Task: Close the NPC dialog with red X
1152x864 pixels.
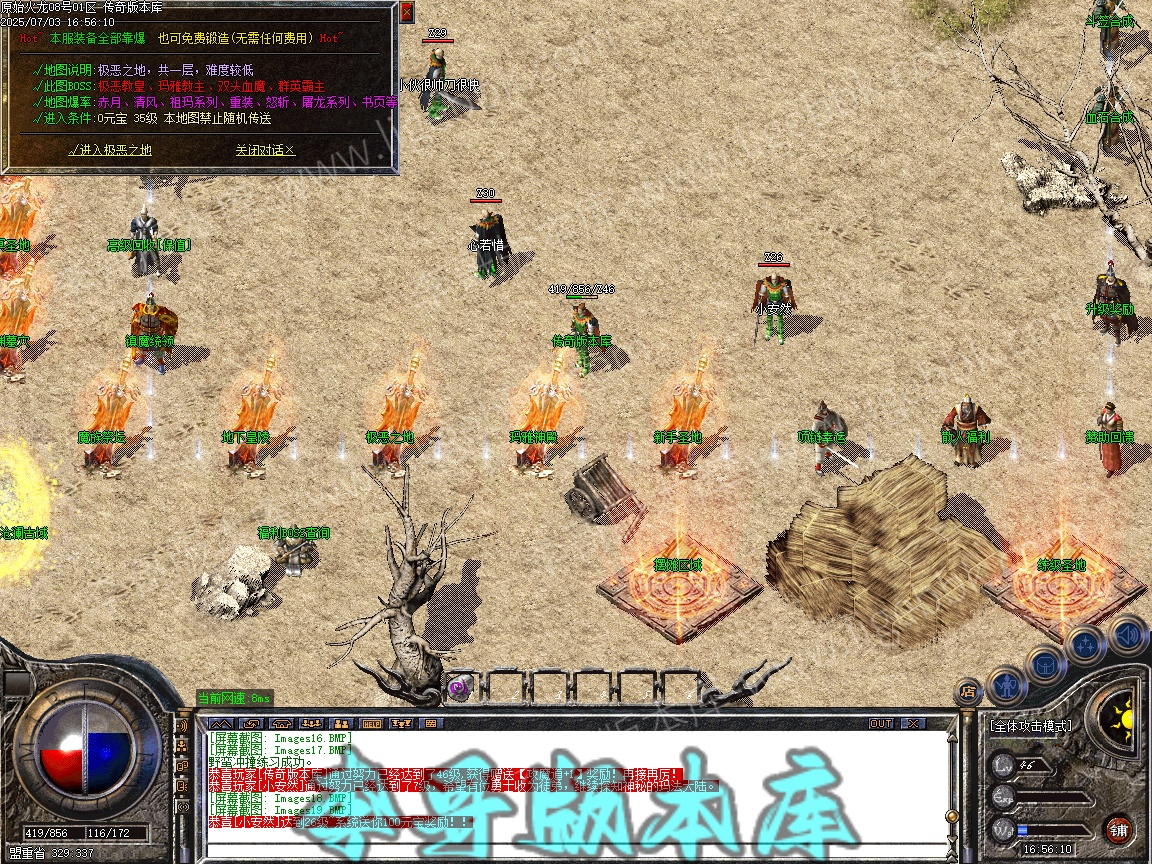Action: click(x=406, y=12)
